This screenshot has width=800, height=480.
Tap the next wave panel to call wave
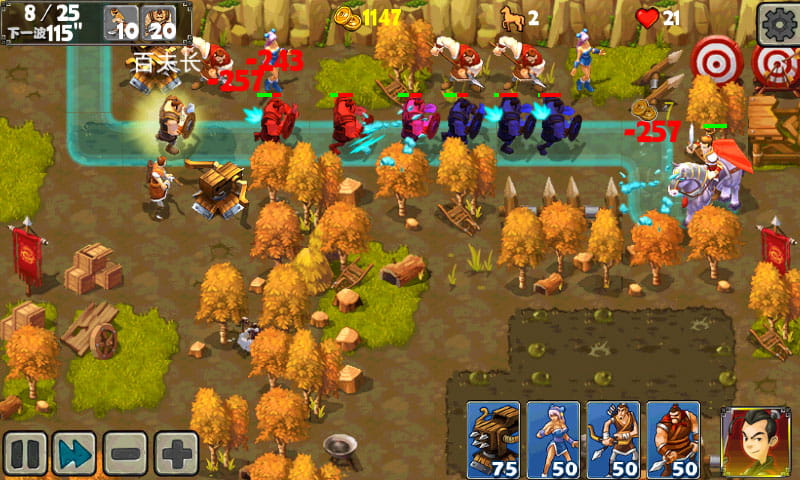pyautogui.click(x=52, y=22)
